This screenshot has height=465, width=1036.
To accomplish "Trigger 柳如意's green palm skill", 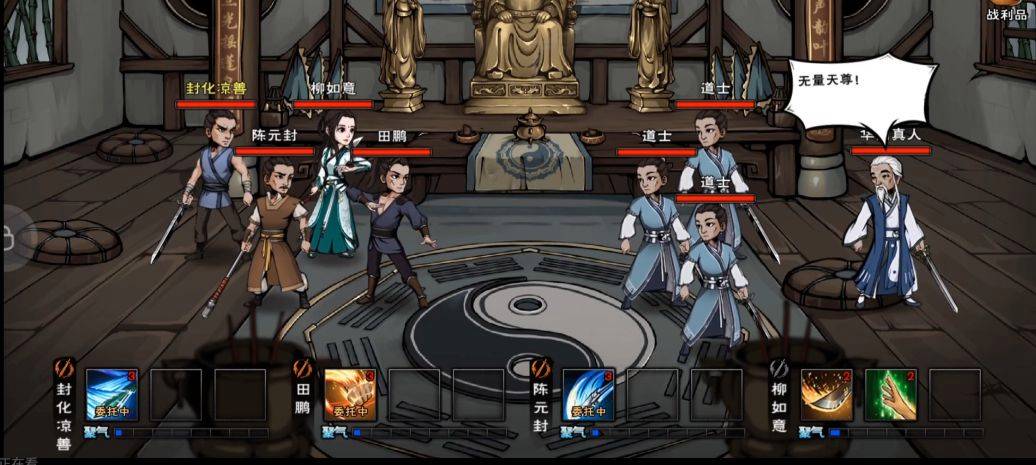I will tap(890, 394).
